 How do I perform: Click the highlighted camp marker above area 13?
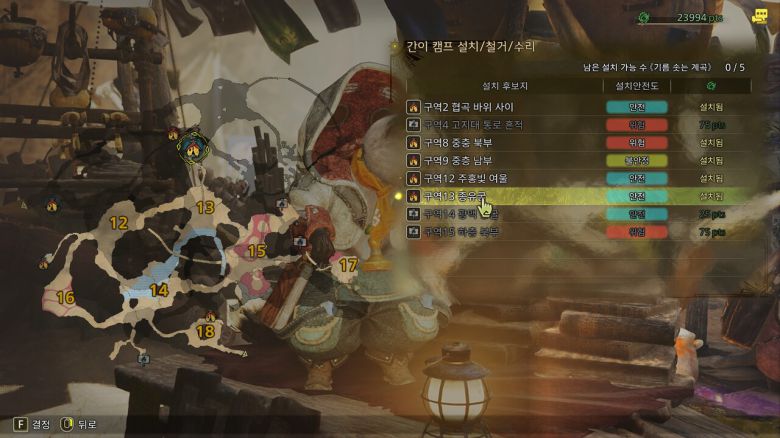(x=192, y=148)
